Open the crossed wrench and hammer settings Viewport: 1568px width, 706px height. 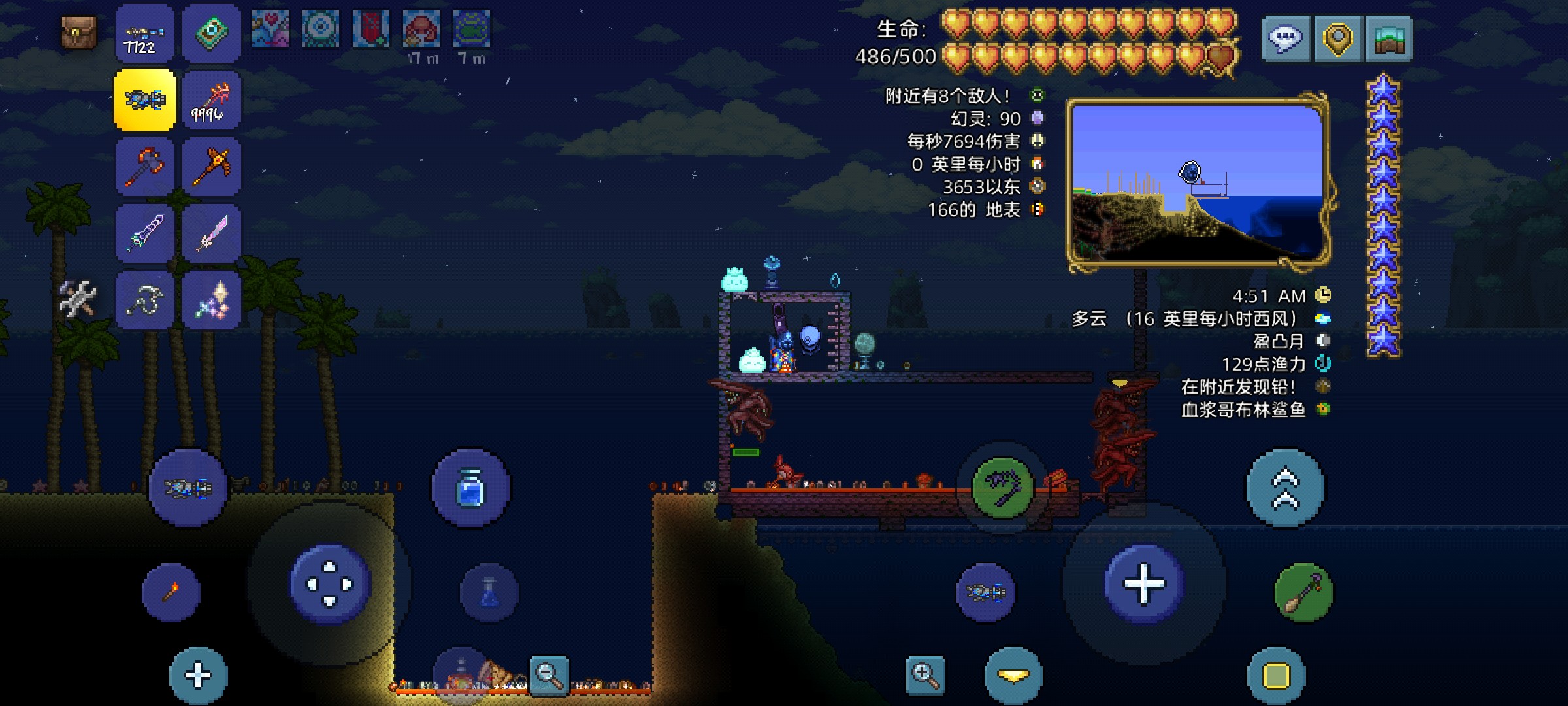78,299
